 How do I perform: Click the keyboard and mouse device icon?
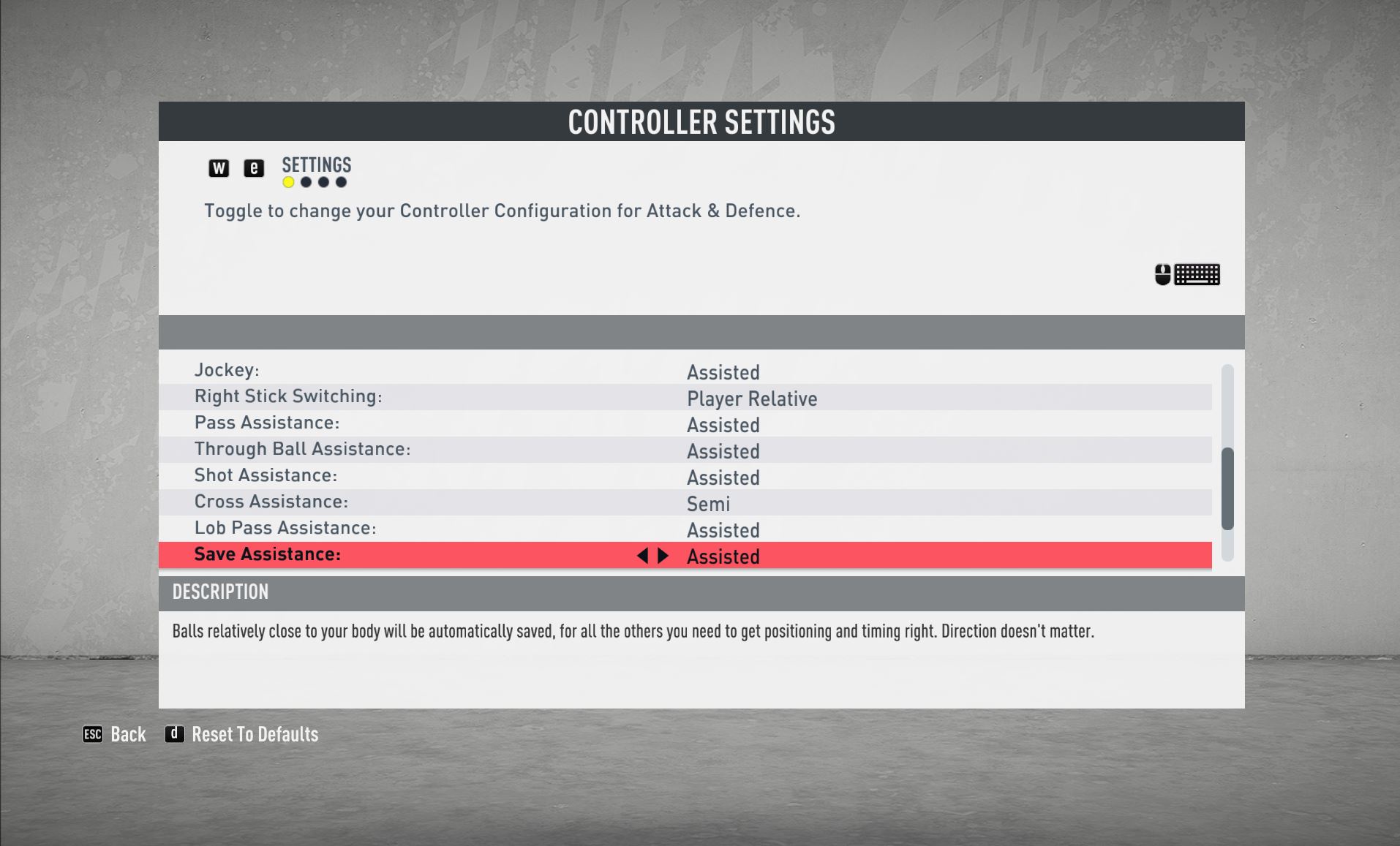(x=1187, y=275)
